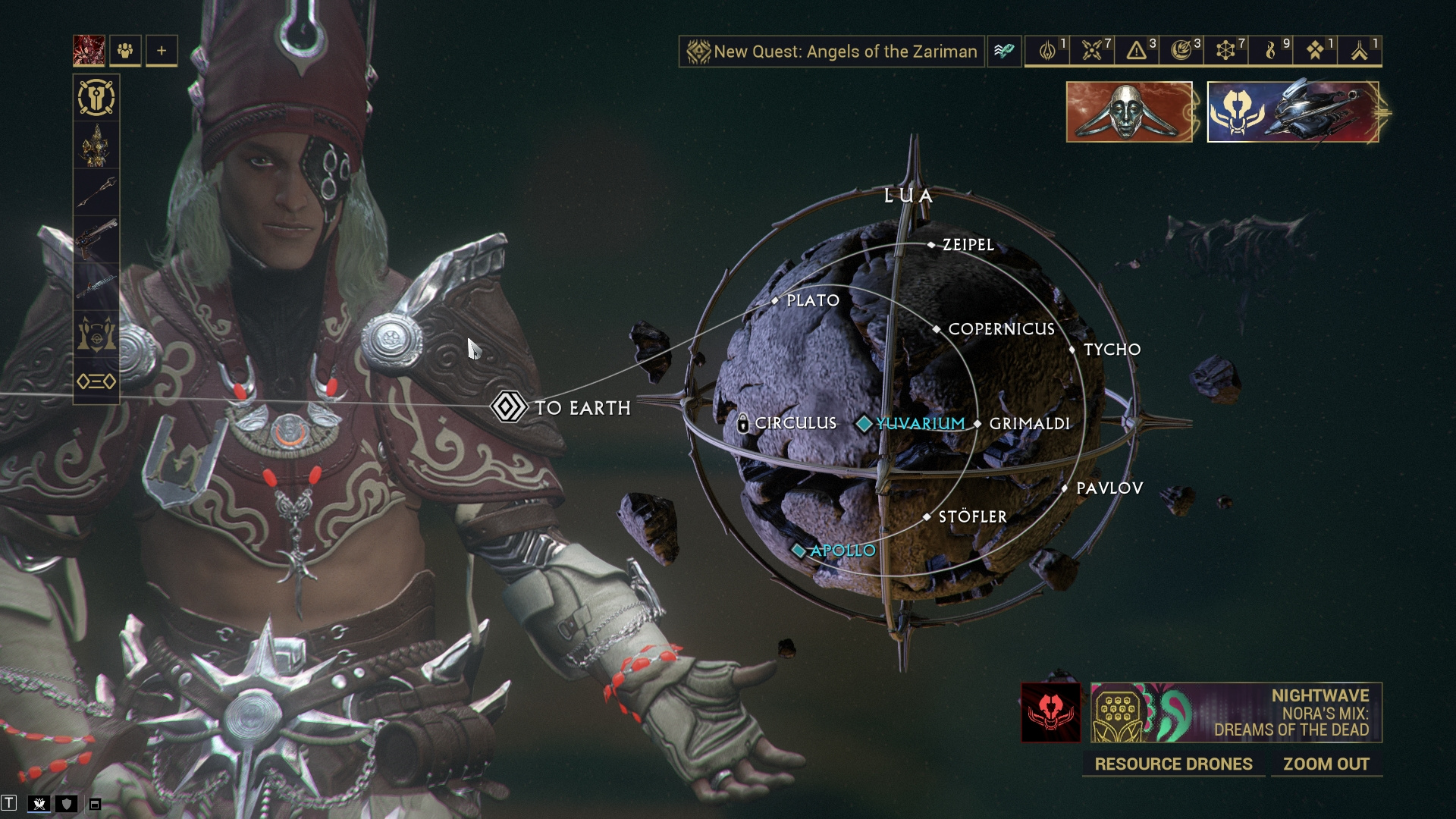Viewport: 1456px width, 819px height.
Task: Open the warning triangle alerts tab
Action: 1136,51
